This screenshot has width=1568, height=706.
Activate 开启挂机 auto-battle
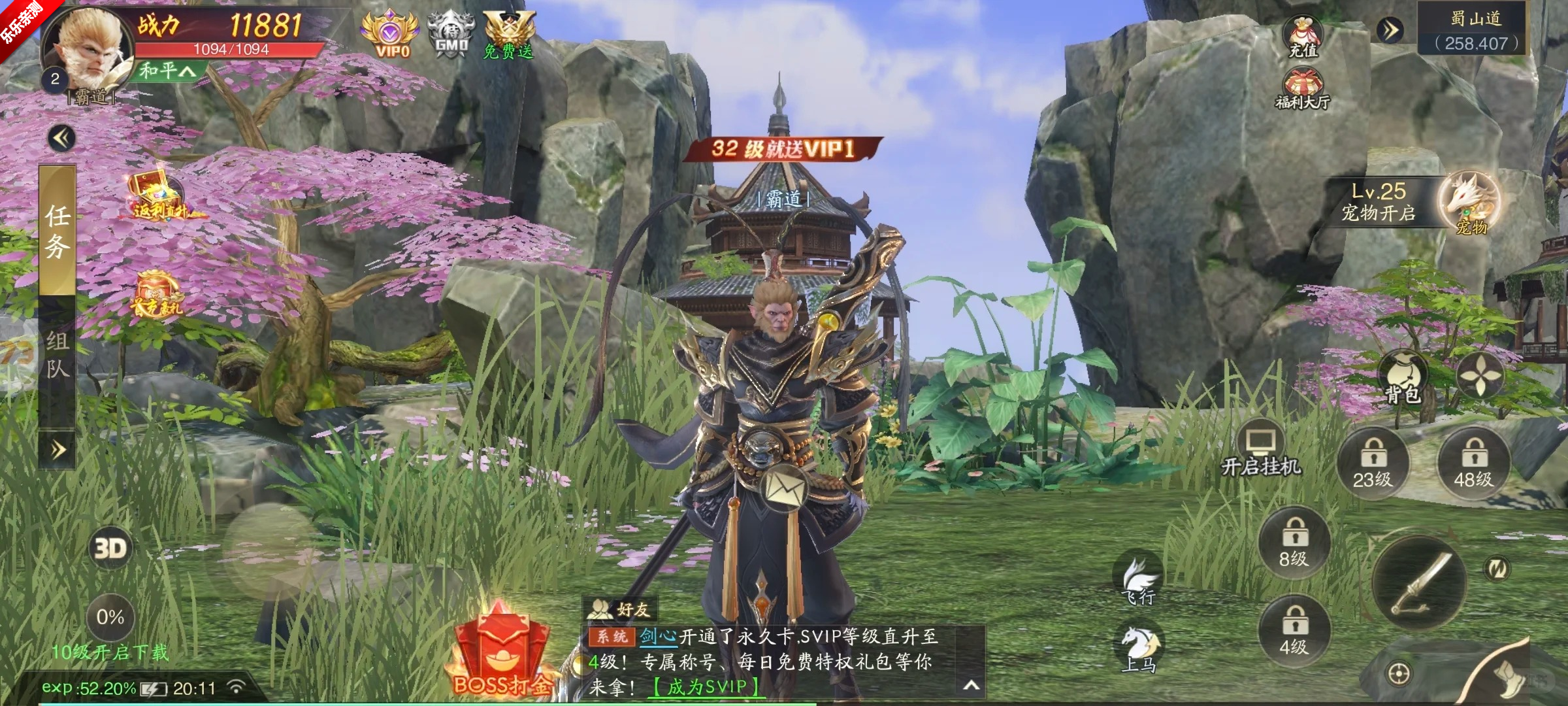coord(1260,452)
